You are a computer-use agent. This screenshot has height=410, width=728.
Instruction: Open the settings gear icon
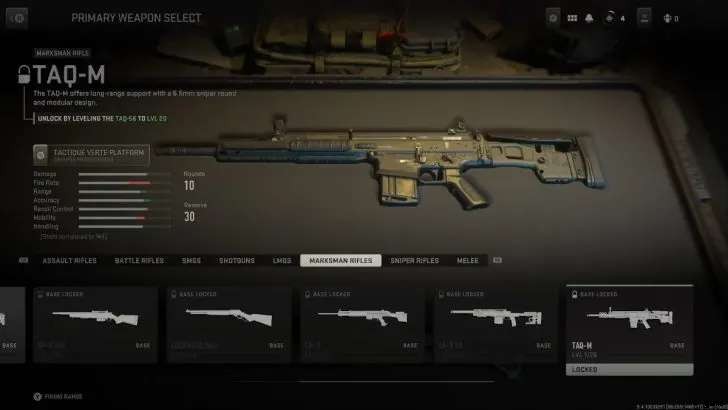(553, 17)
